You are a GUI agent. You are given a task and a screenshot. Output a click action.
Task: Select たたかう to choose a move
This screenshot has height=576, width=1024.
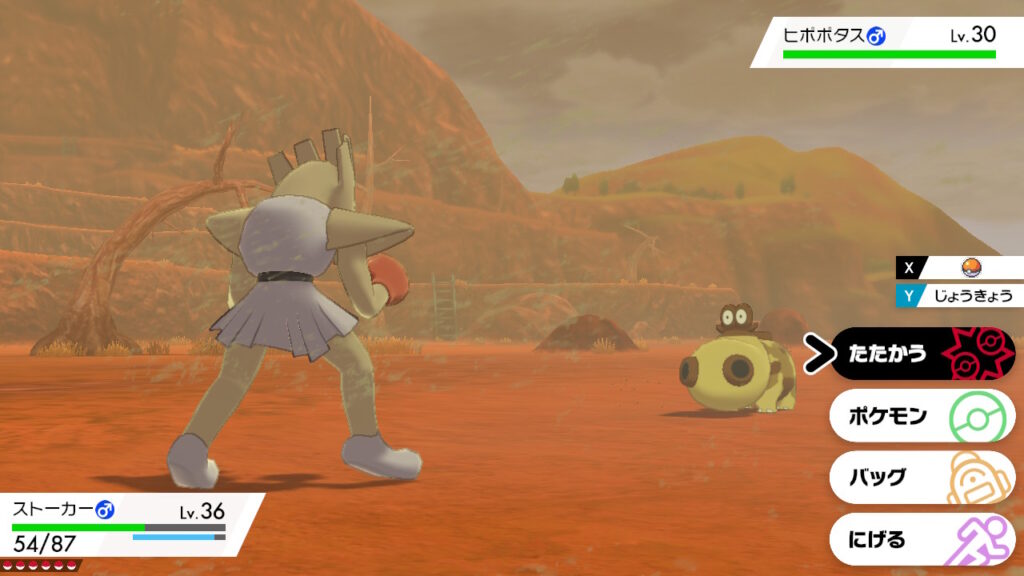coord(920,354)
